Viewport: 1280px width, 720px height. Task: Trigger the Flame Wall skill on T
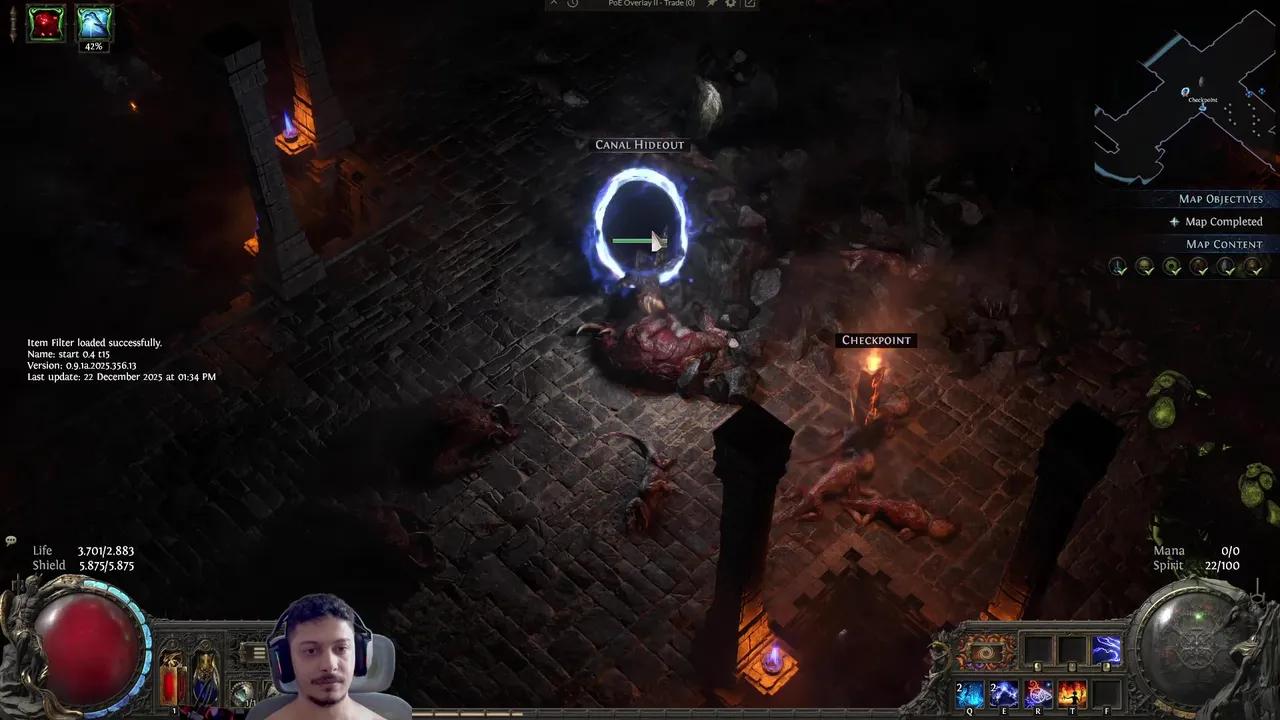(x=1071, y=693)
